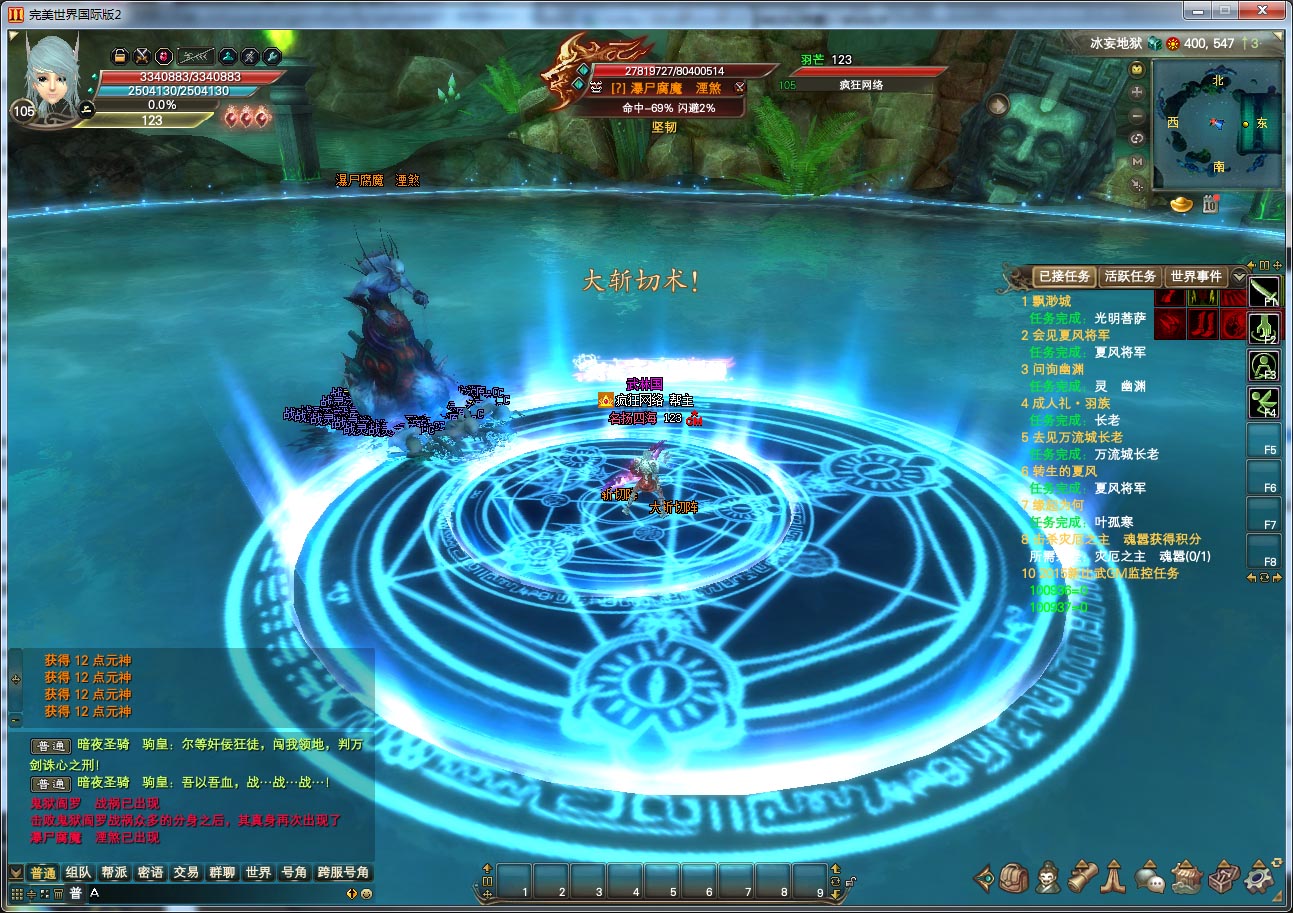
Task: Open the world map with M button
Action: click(1137, 161)
